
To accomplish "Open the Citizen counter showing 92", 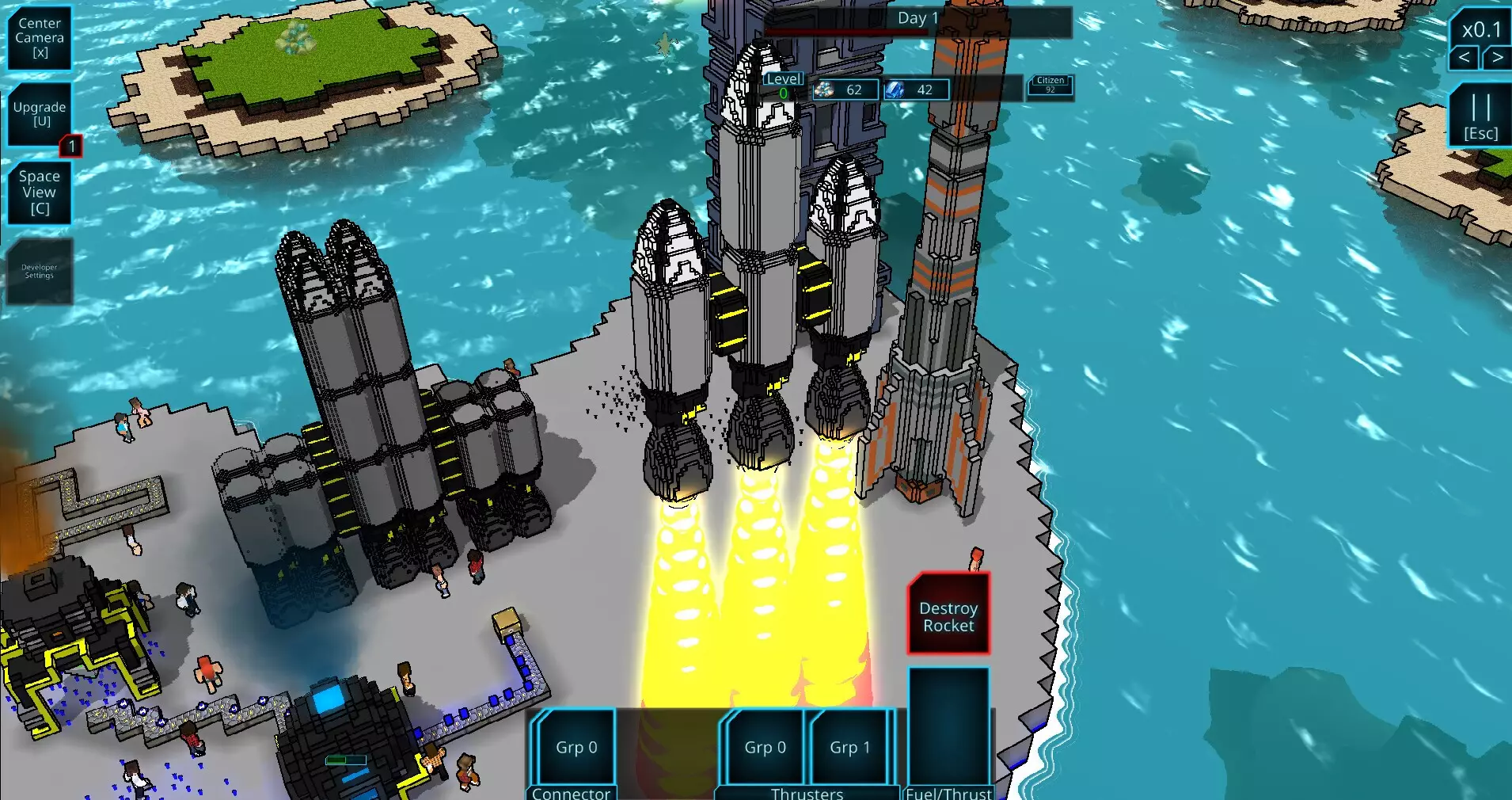I will (1050, 86).
